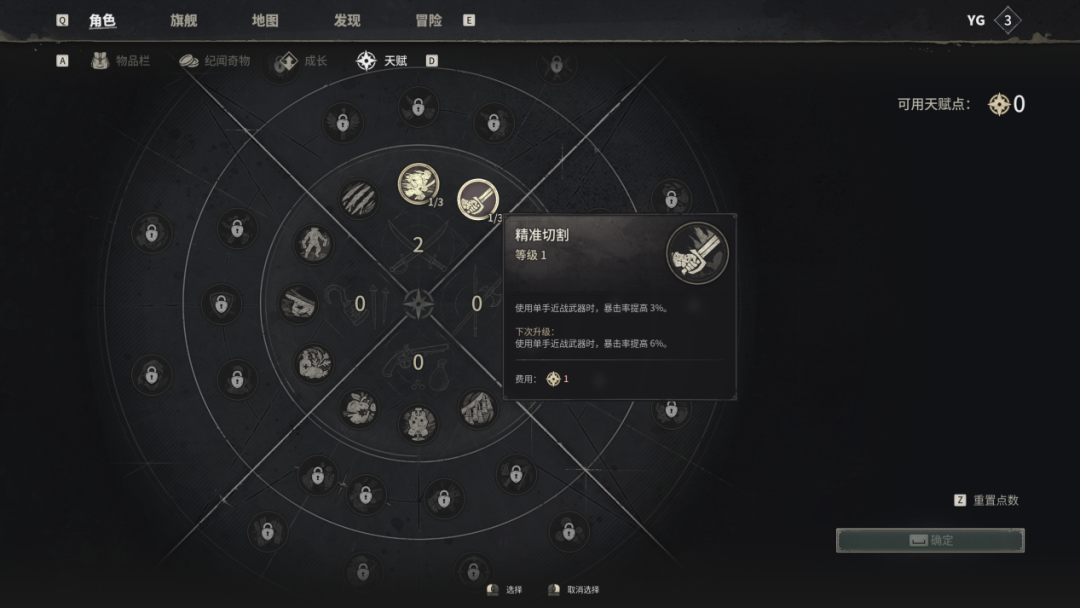The height and width of the screenshot is (608, 1080).
Task: Pick the standing brute figure talent
Action: [x=314, y=243]
